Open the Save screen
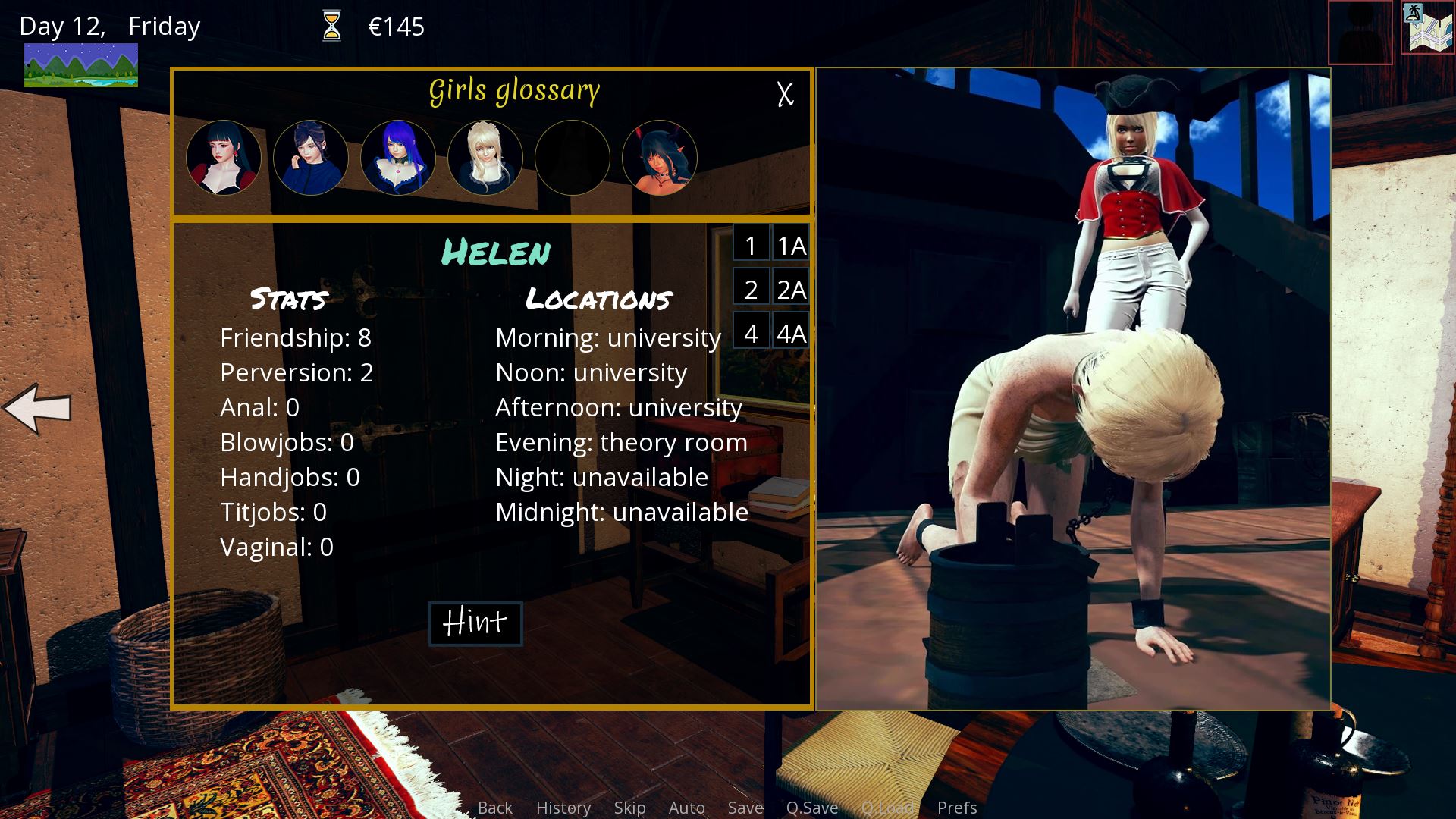 click(x=745, y=808)
